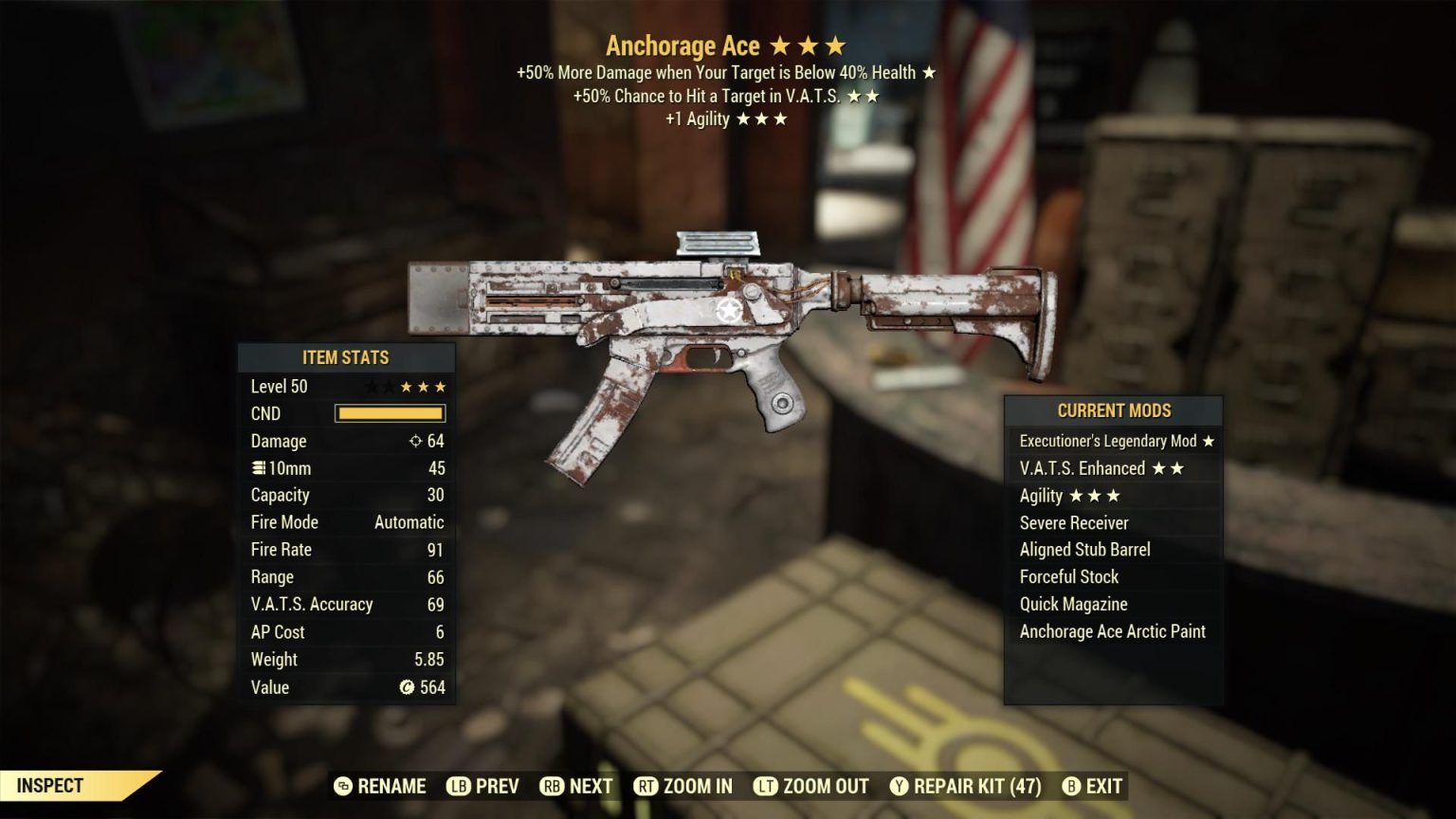The image size is (1456, 819).
Task: Expand the Item Stats panel header
Action: coord(345,357)
